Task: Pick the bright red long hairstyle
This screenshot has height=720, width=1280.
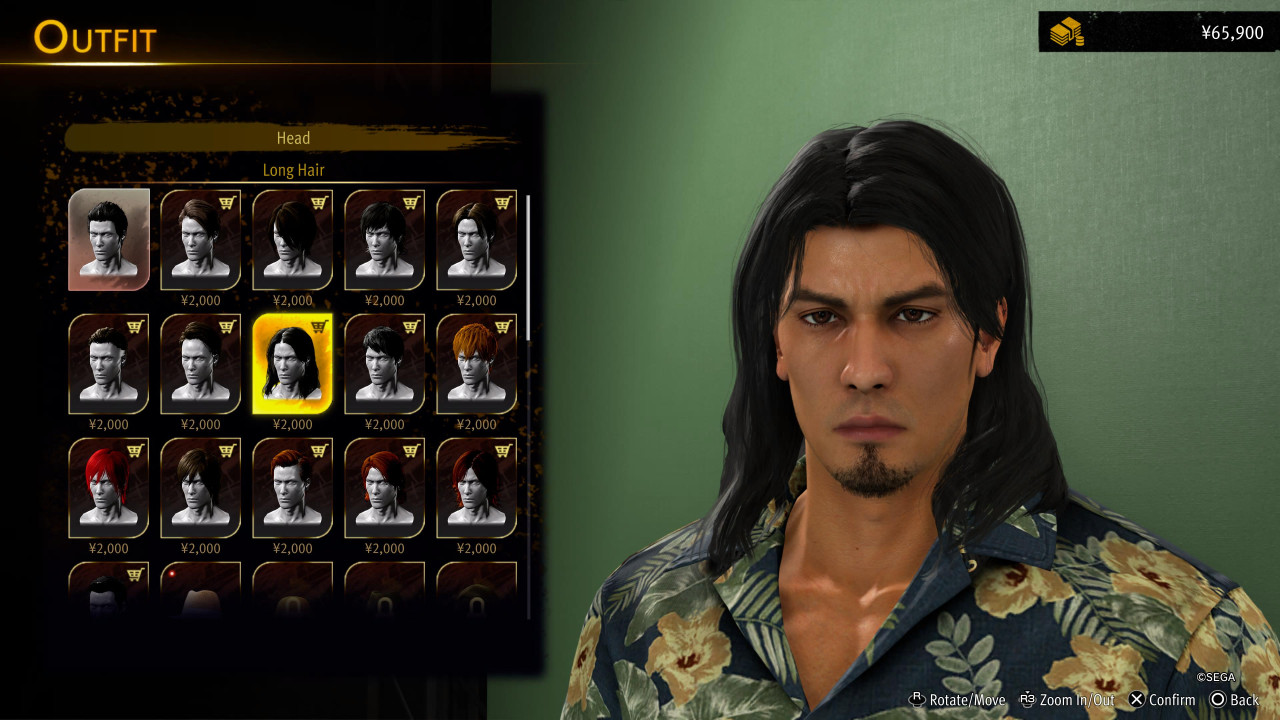Action: point(108,487)
